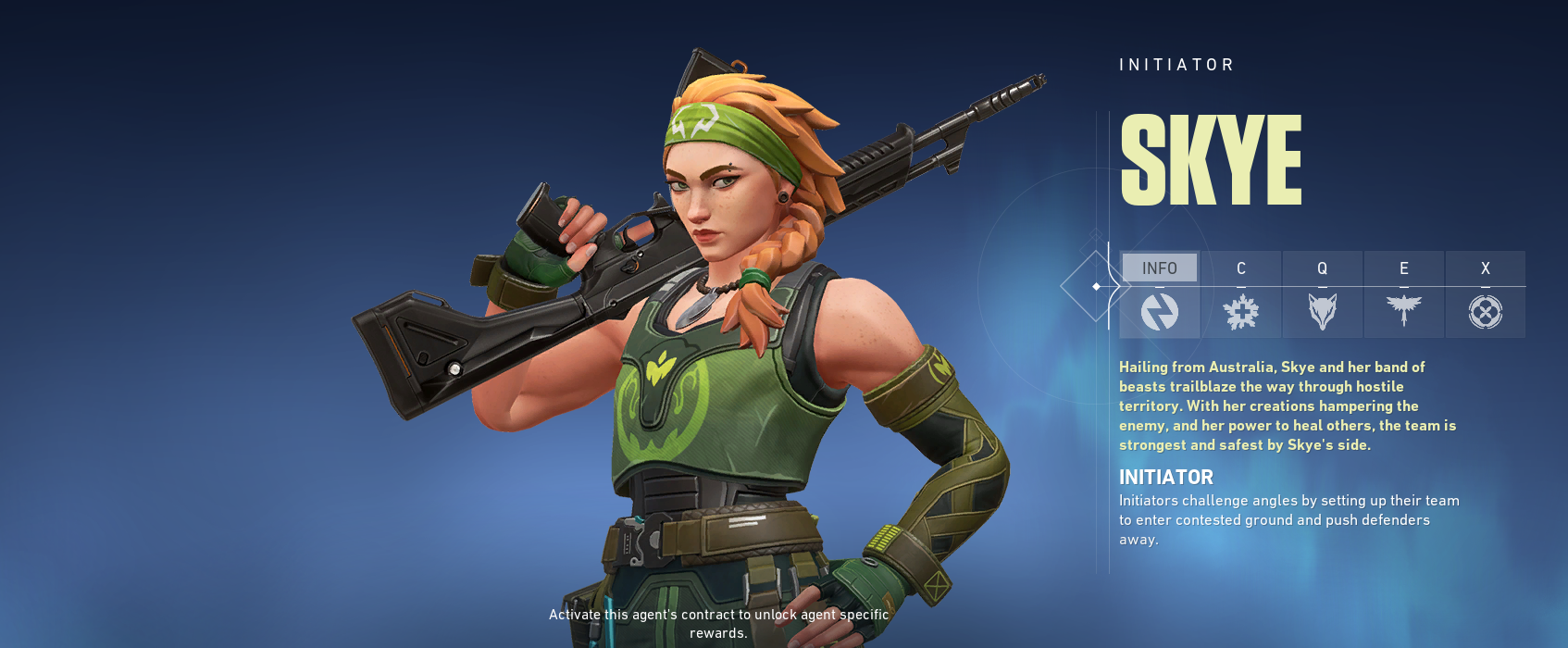Screen dimensions: 1568x648
Task: View the E ability hawk tab
Action: coord(1404,294)
